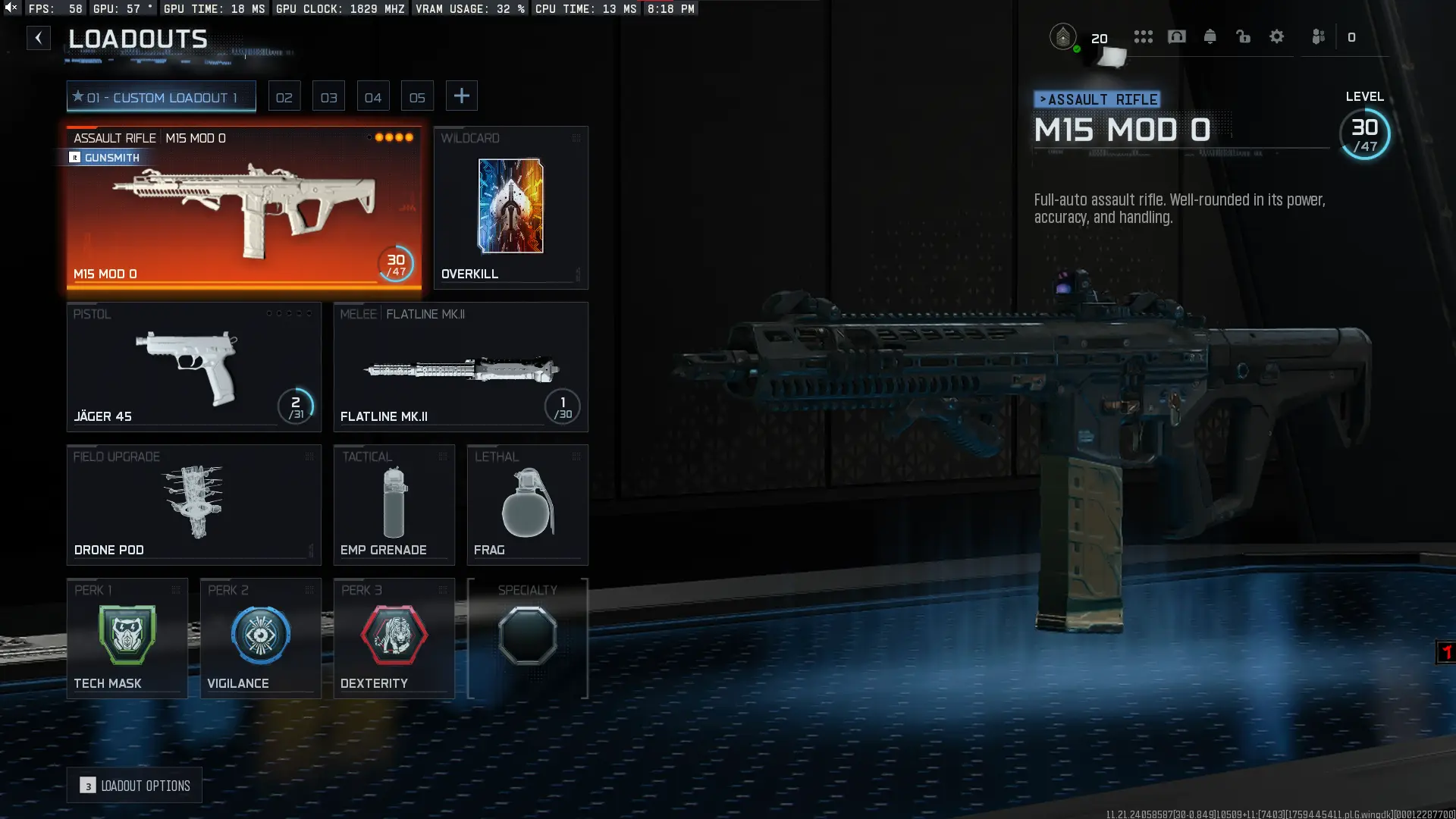Click the nine-dot grid menu icon

click(1144, 36)
